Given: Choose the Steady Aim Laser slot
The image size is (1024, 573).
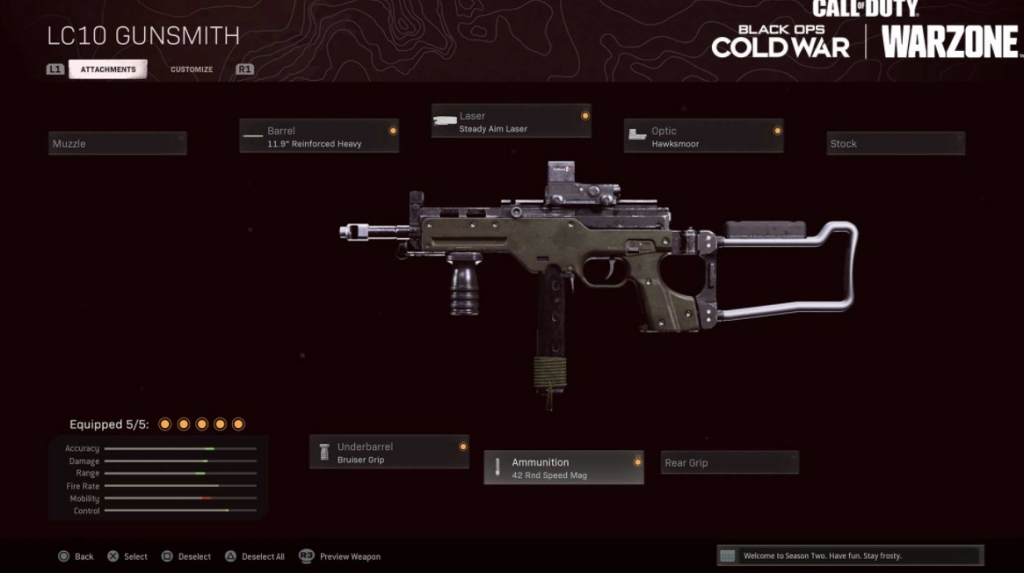Looking at the screenshot, I should (x=511, y=122).
